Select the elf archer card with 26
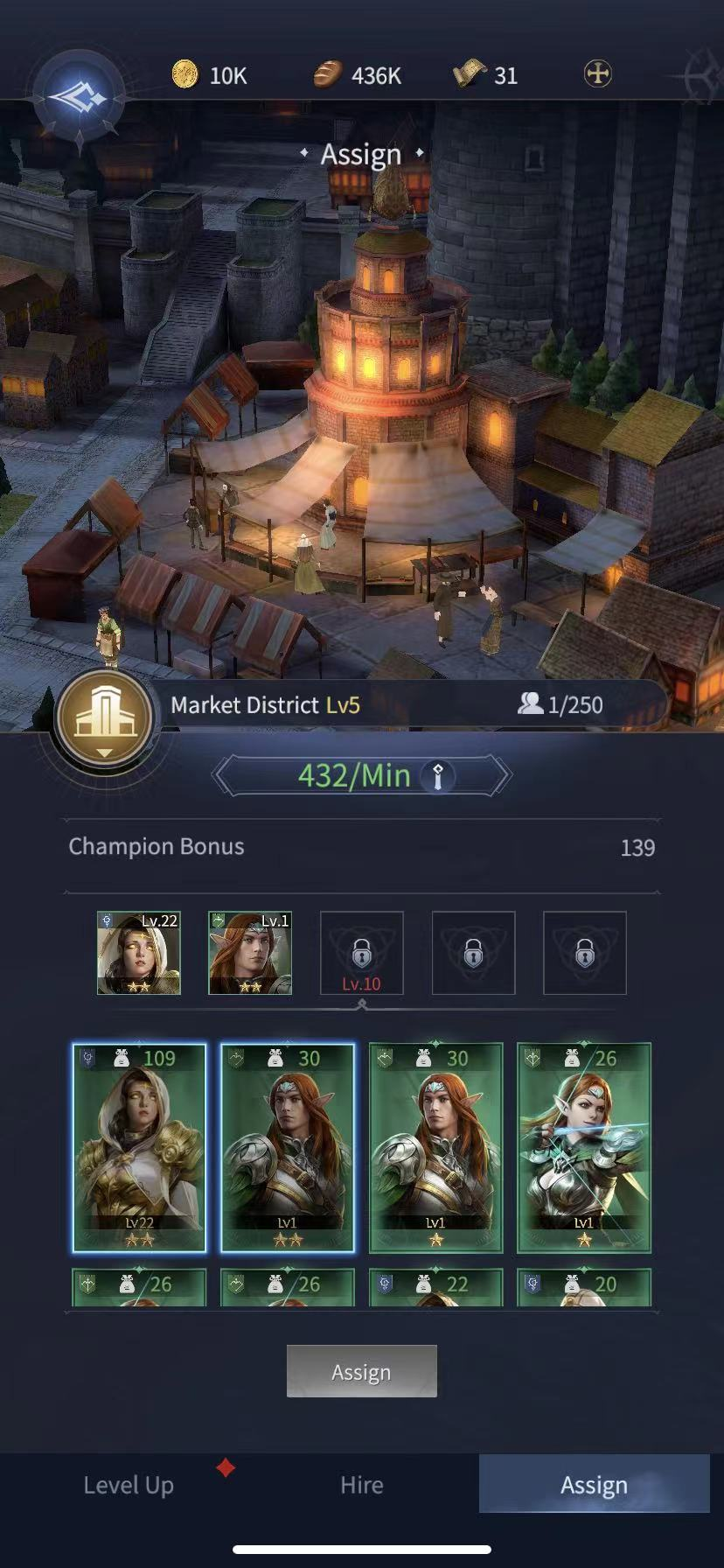 tap(584, 1147)
